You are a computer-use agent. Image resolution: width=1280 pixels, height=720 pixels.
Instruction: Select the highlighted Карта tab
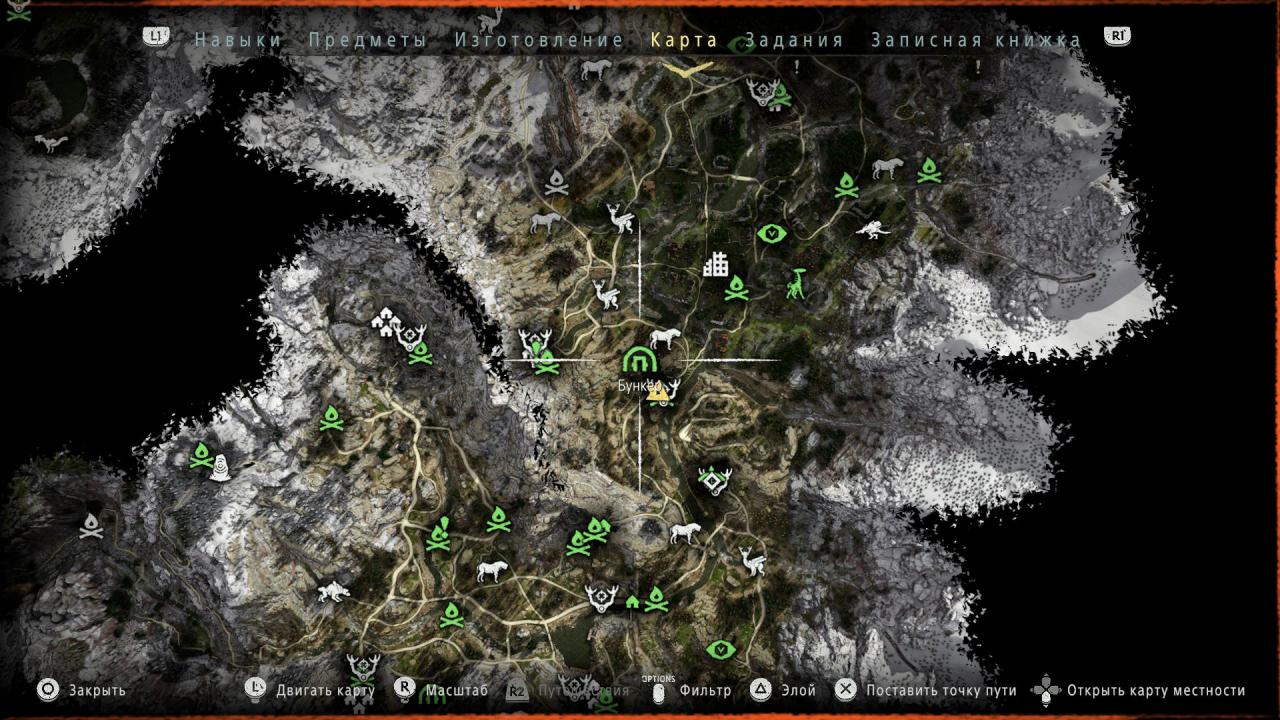pos(684,40)
